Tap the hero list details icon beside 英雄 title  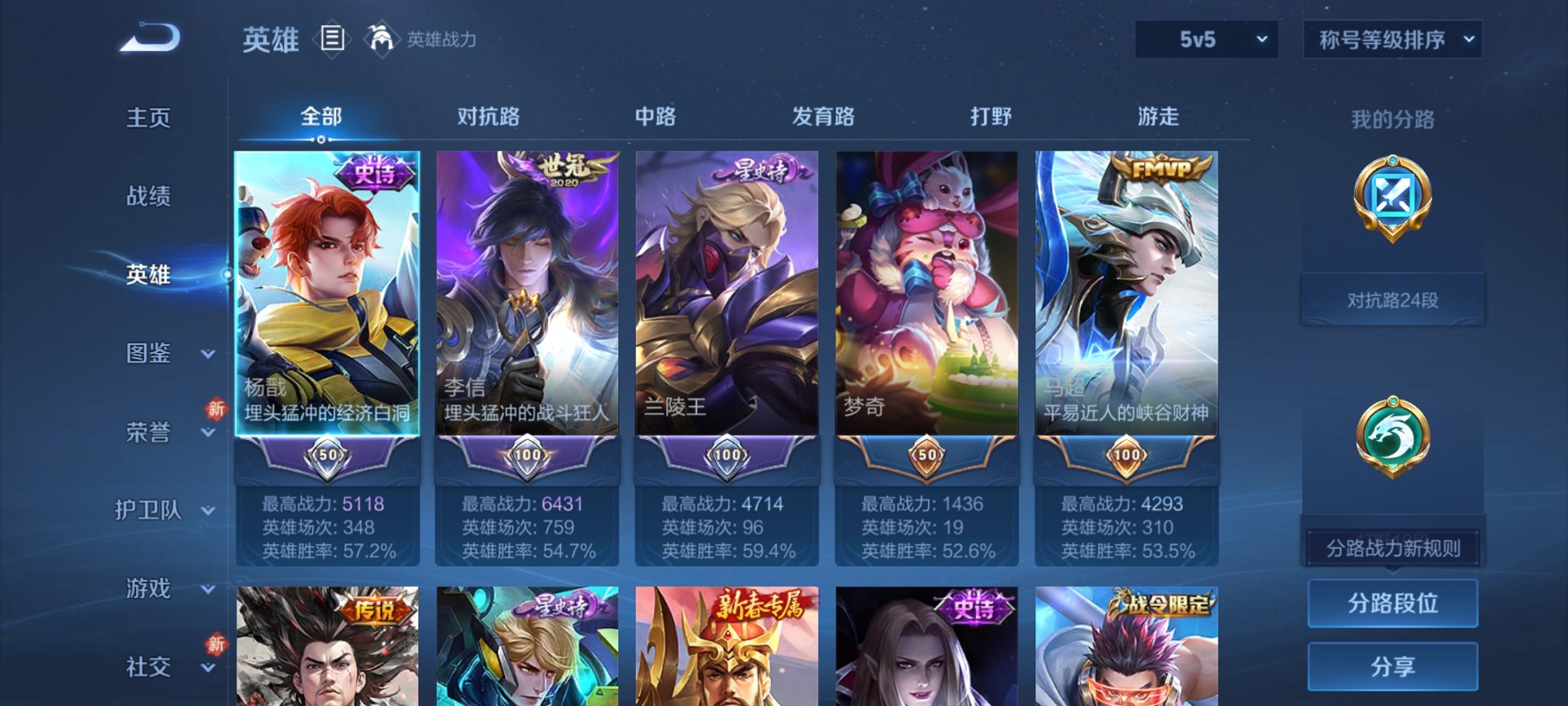coord(332,39)
